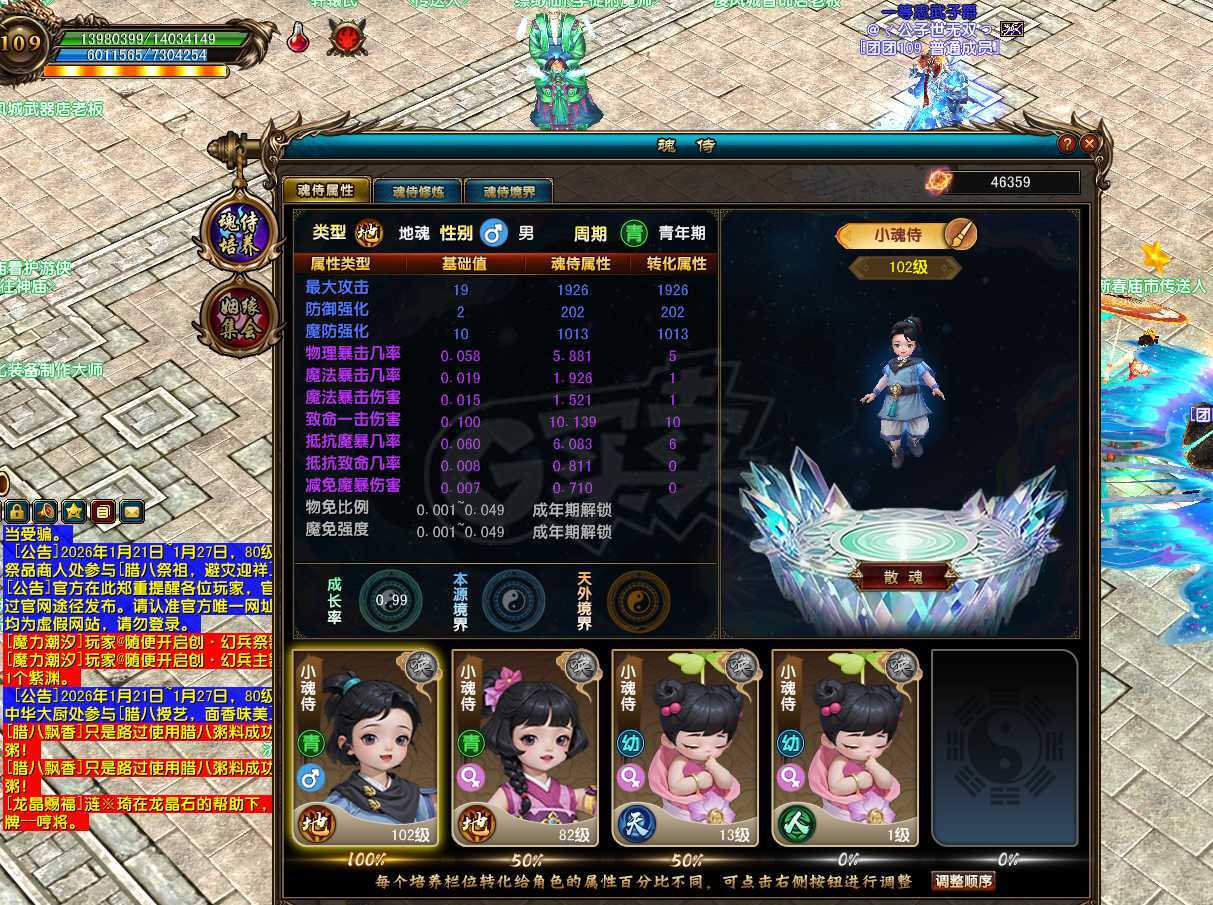Choose the level 82 soul attendant card
The image size is (1213, 905).
525,747
